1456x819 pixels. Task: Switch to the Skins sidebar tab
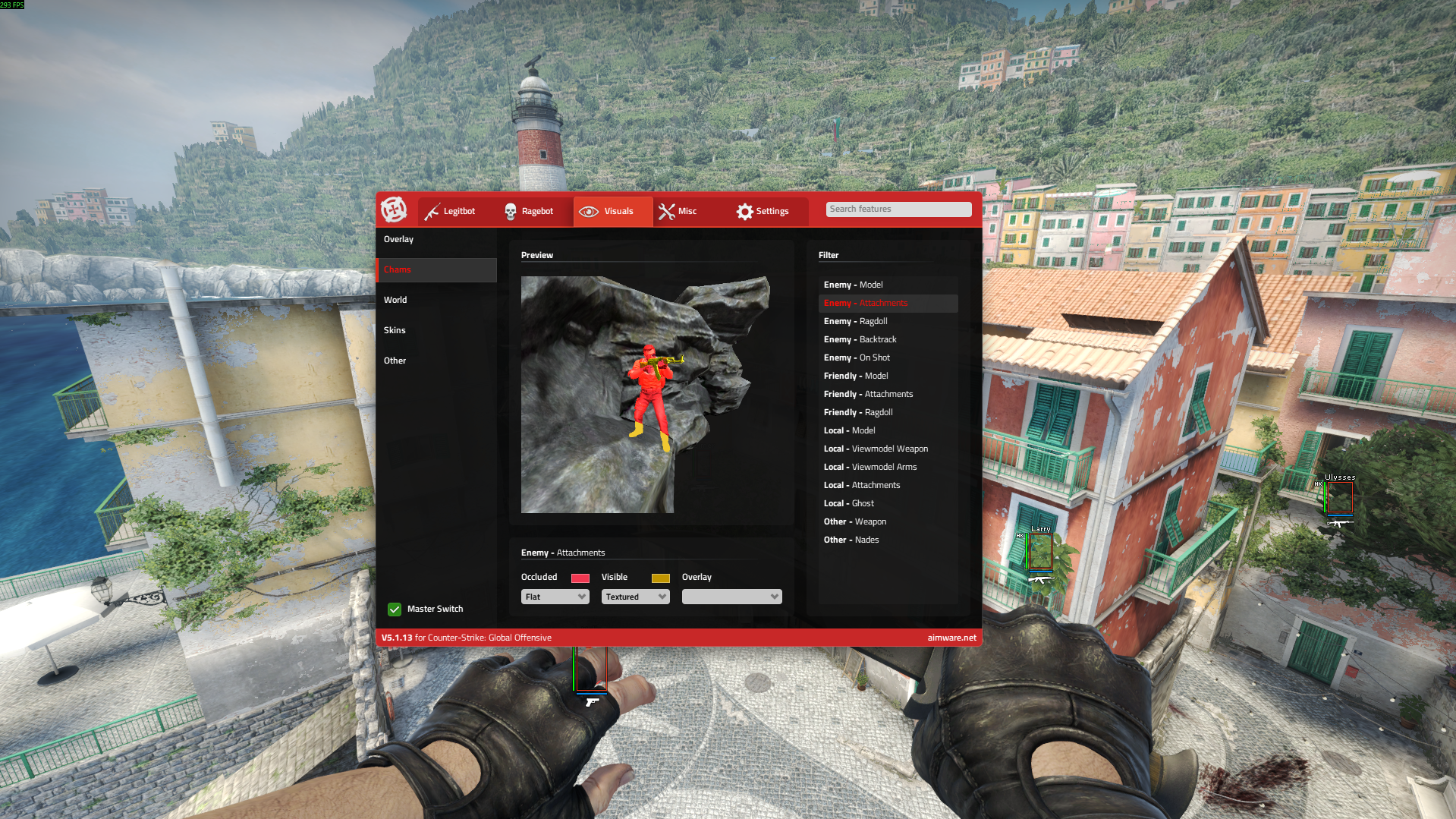[x=395, y=330]
